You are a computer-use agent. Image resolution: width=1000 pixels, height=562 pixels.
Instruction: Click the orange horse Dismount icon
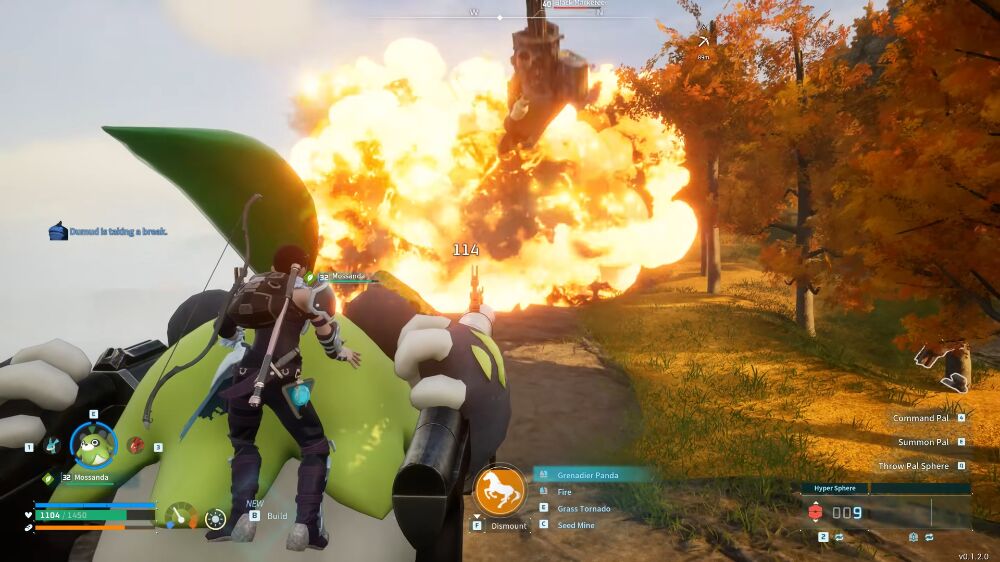[x=500, y=490]
